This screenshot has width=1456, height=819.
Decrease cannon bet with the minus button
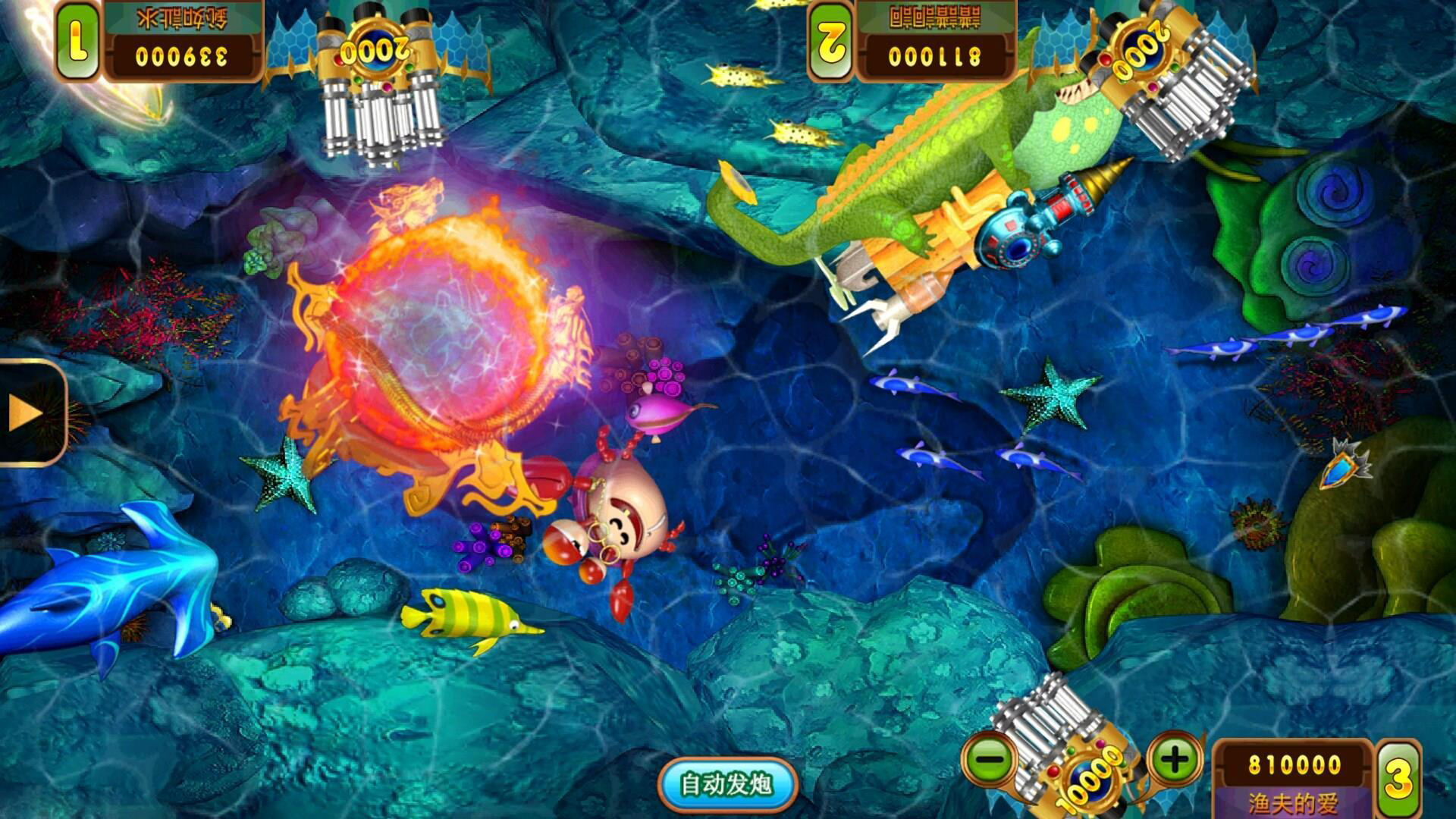coord(990,758)
